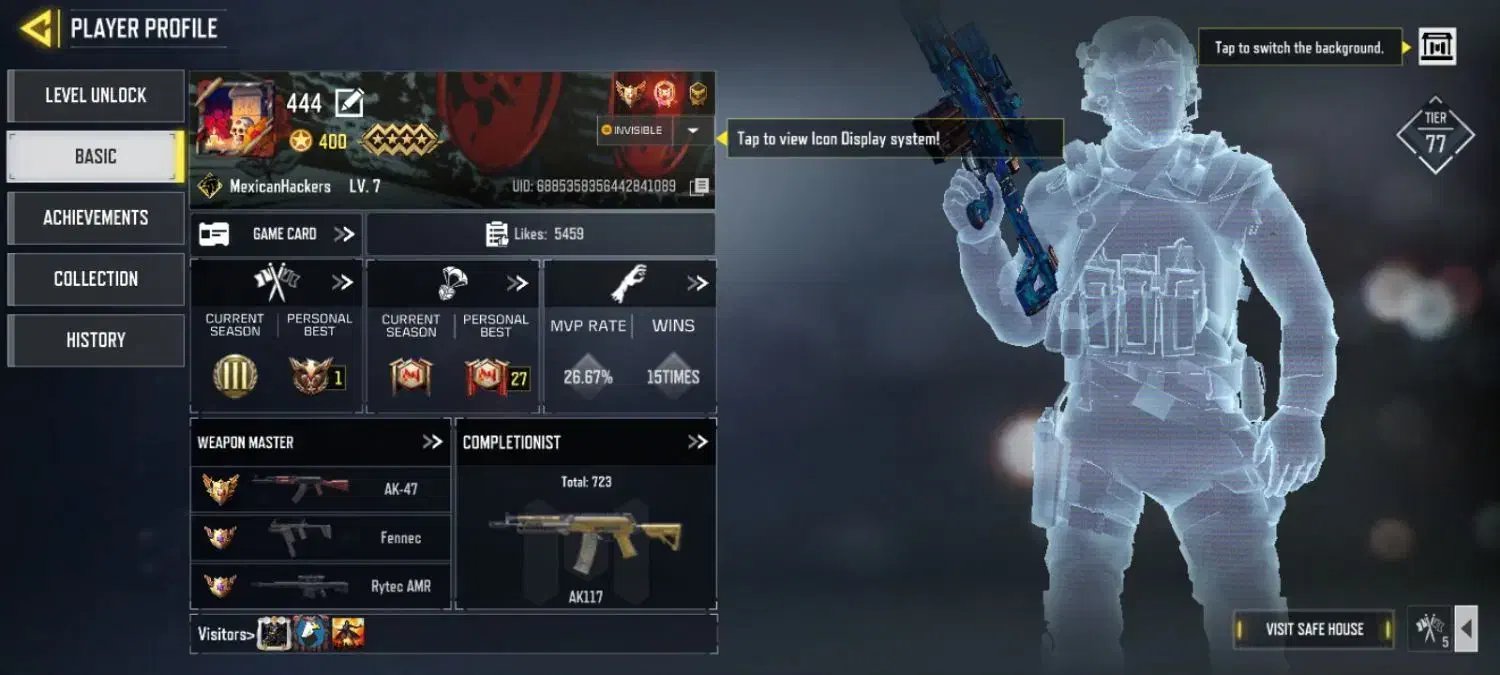Viewport: 1500px width, 675px height.
Task: View the Likes count panel
Action: click(x=540, y=234)
